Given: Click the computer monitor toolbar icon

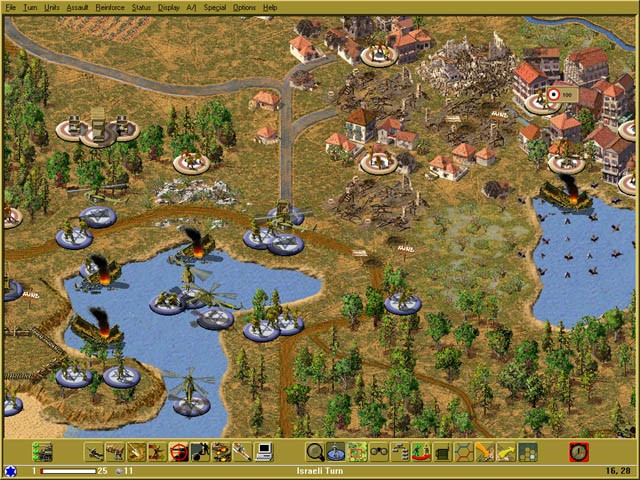Looking at the screenshot, I should coord(264,452).
